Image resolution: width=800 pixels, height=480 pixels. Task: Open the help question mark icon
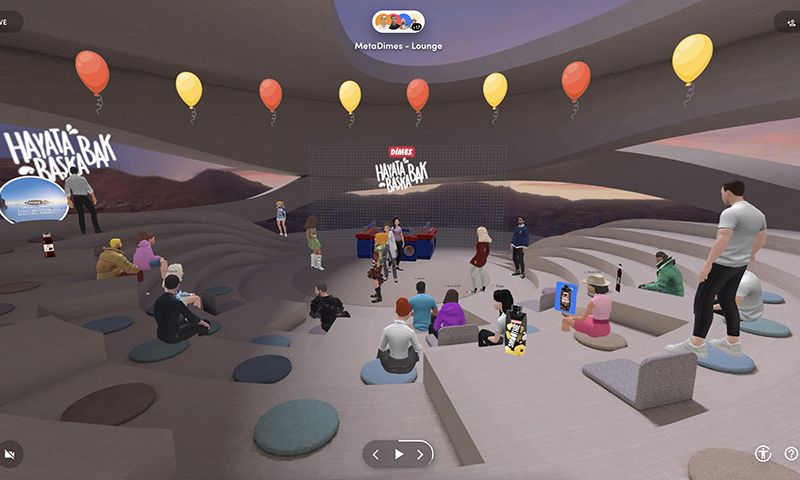click(791, 454)
